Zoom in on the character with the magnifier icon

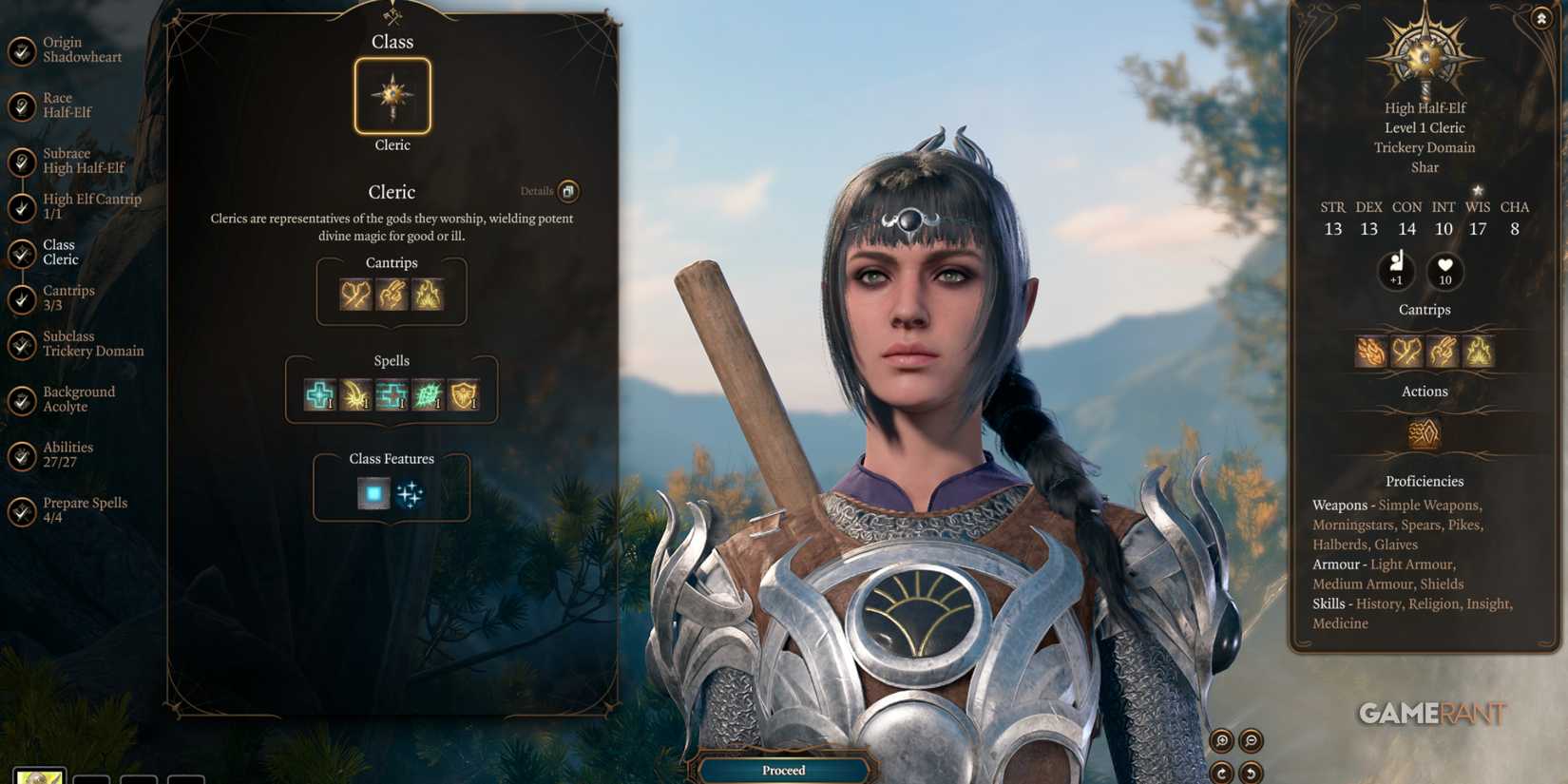(1223, 740)
